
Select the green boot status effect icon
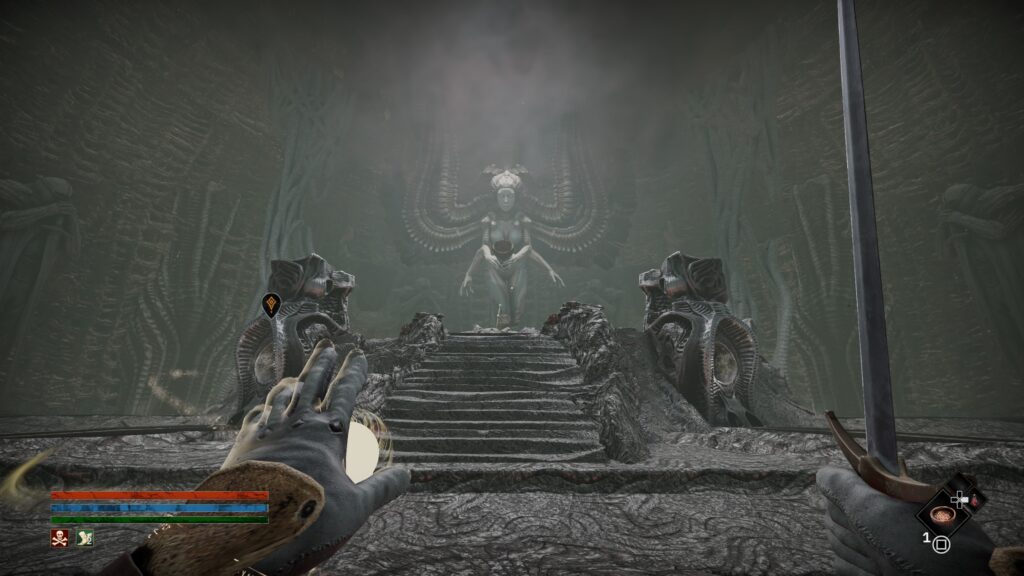(x=84, y=538)
